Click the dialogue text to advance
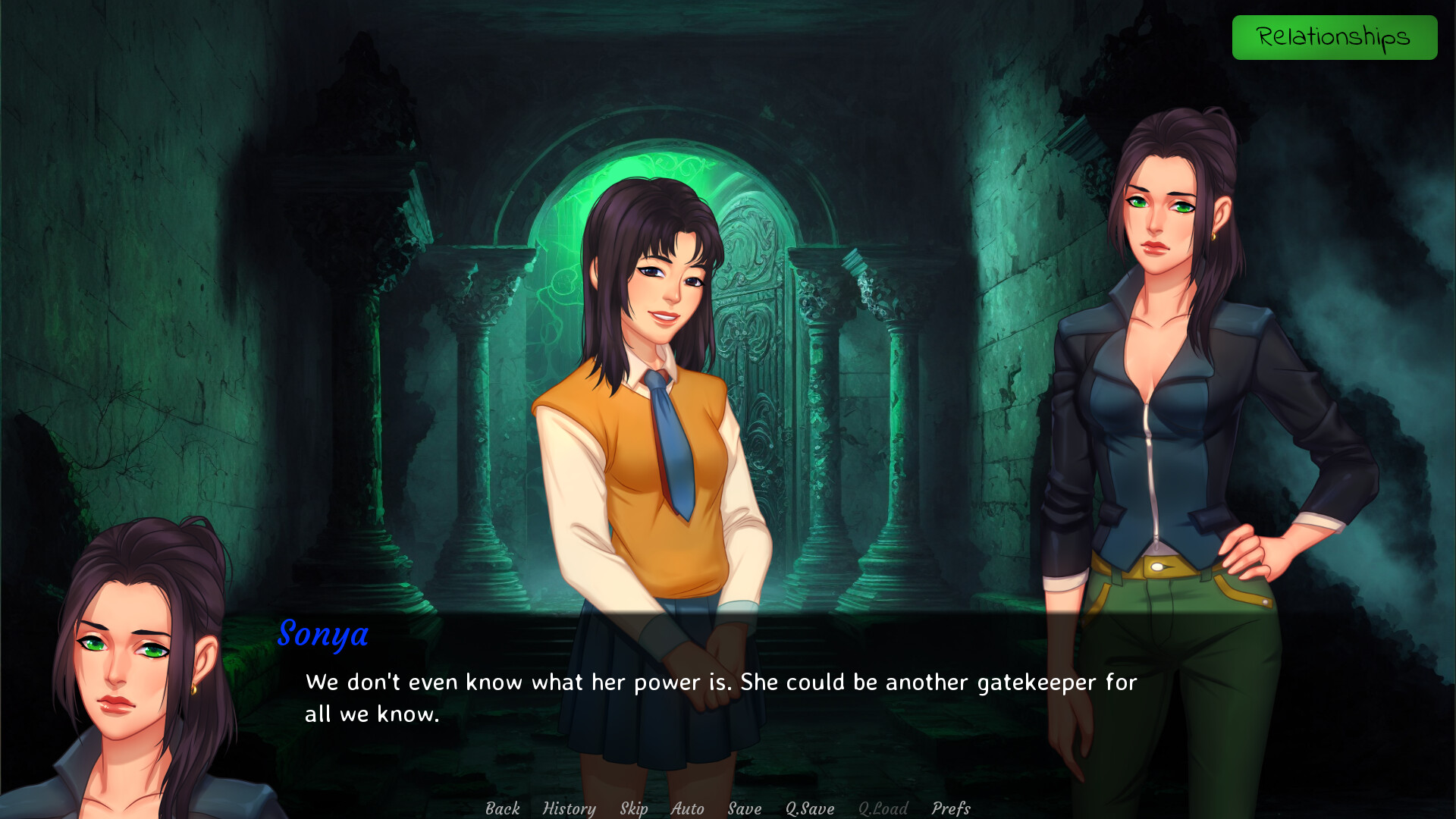 point(719,682)
